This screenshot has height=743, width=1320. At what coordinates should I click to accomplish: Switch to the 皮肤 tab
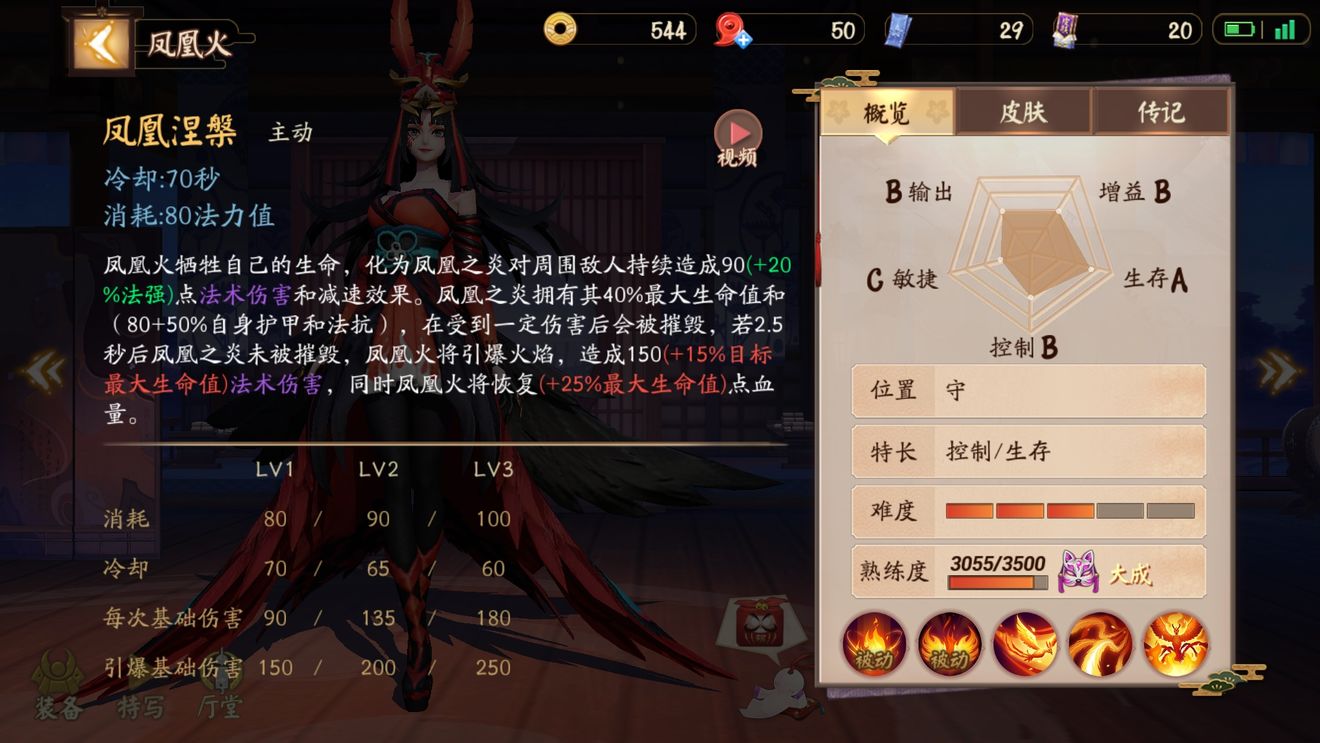[x=1022, y=112]
